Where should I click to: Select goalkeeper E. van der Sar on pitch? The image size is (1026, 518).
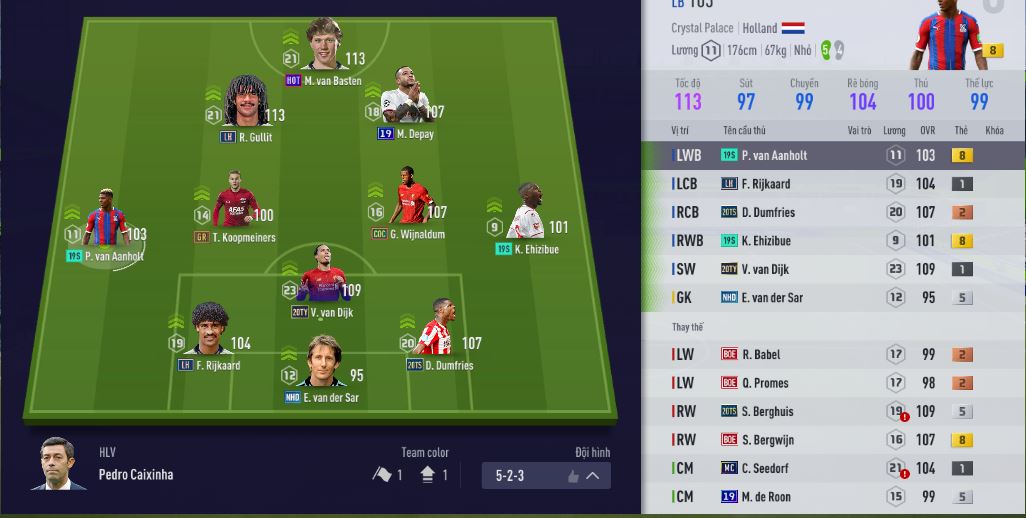click(321, 366)
